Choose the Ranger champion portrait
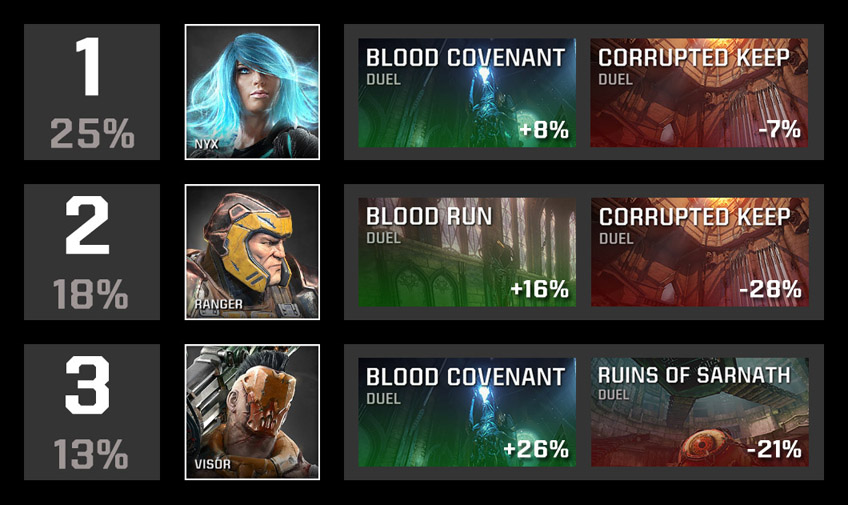This screenshot has height=505, width=848. 252,252
